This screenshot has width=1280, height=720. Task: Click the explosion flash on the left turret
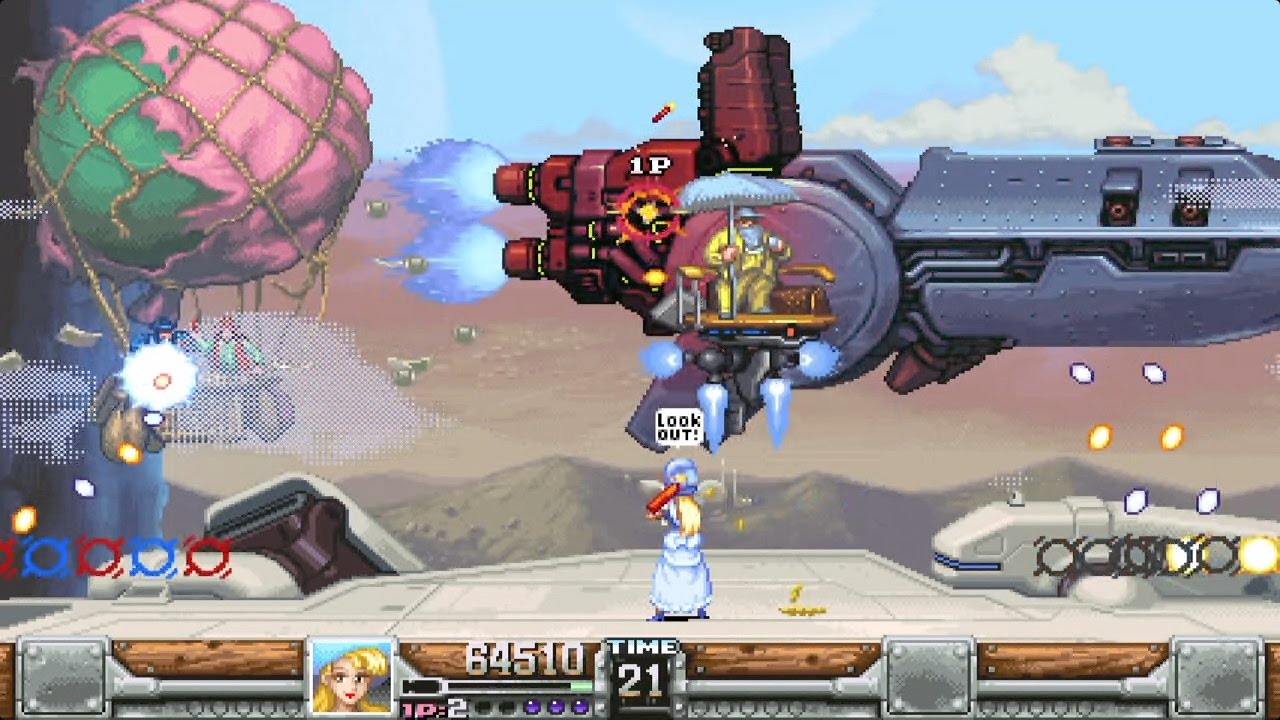pos(160,378)
